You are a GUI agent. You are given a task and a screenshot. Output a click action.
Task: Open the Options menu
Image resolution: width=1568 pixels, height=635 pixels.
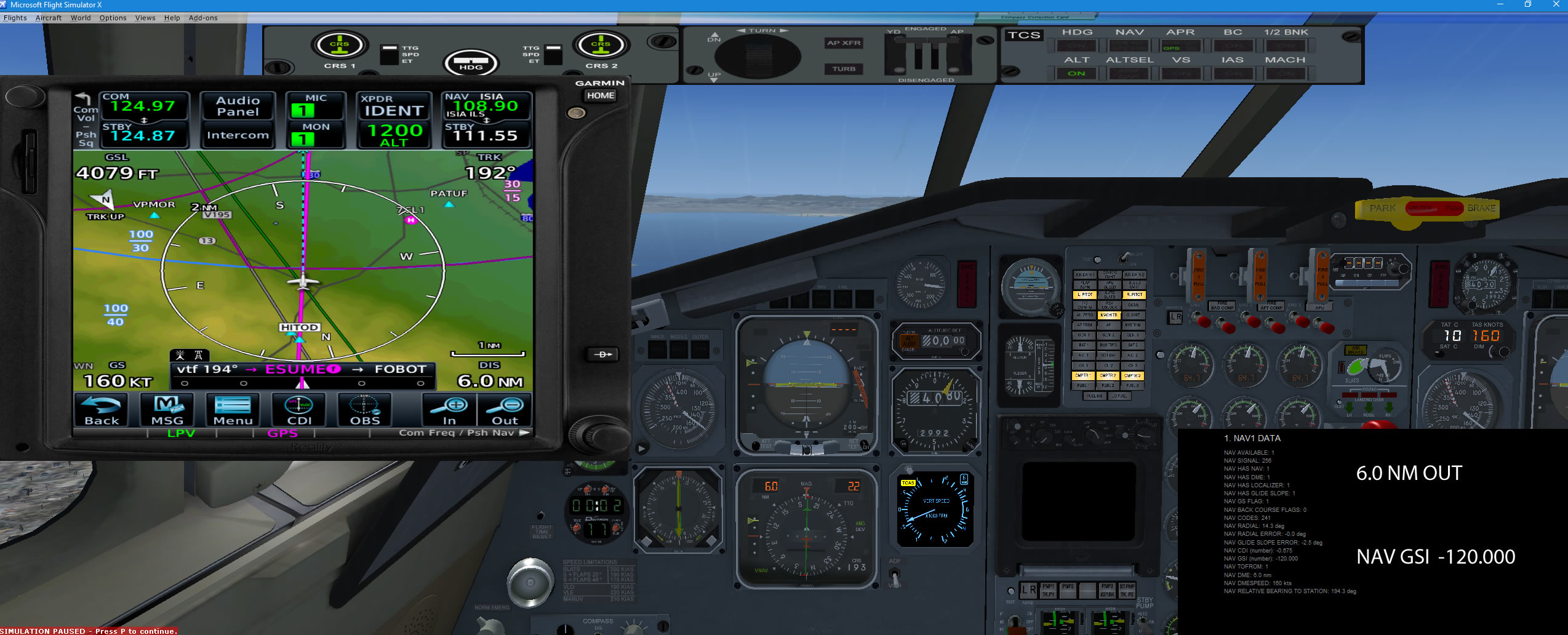[x=113, y=18]
